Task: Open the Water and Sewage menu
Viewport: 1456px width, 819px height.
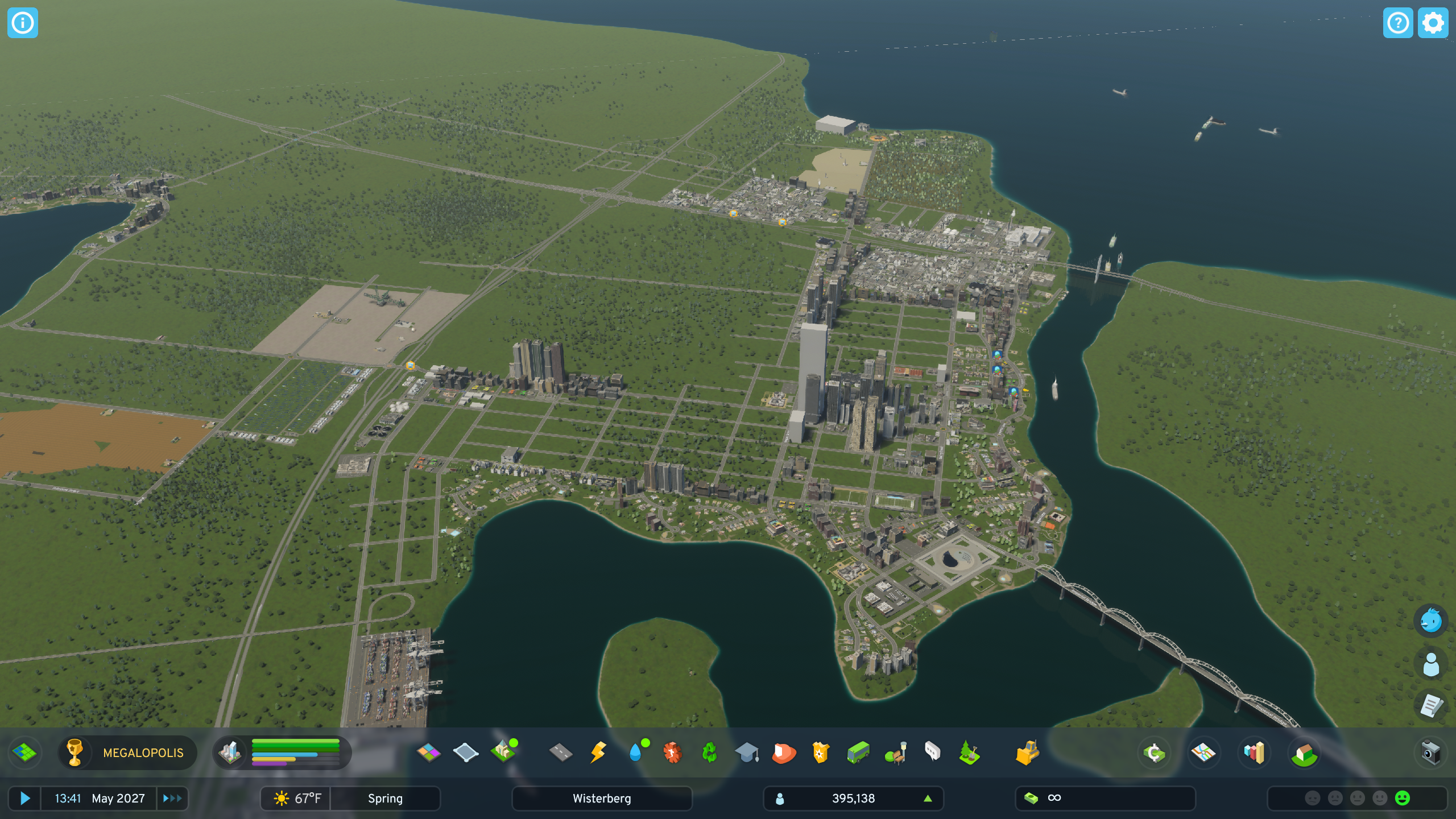Action: point(636,752)
